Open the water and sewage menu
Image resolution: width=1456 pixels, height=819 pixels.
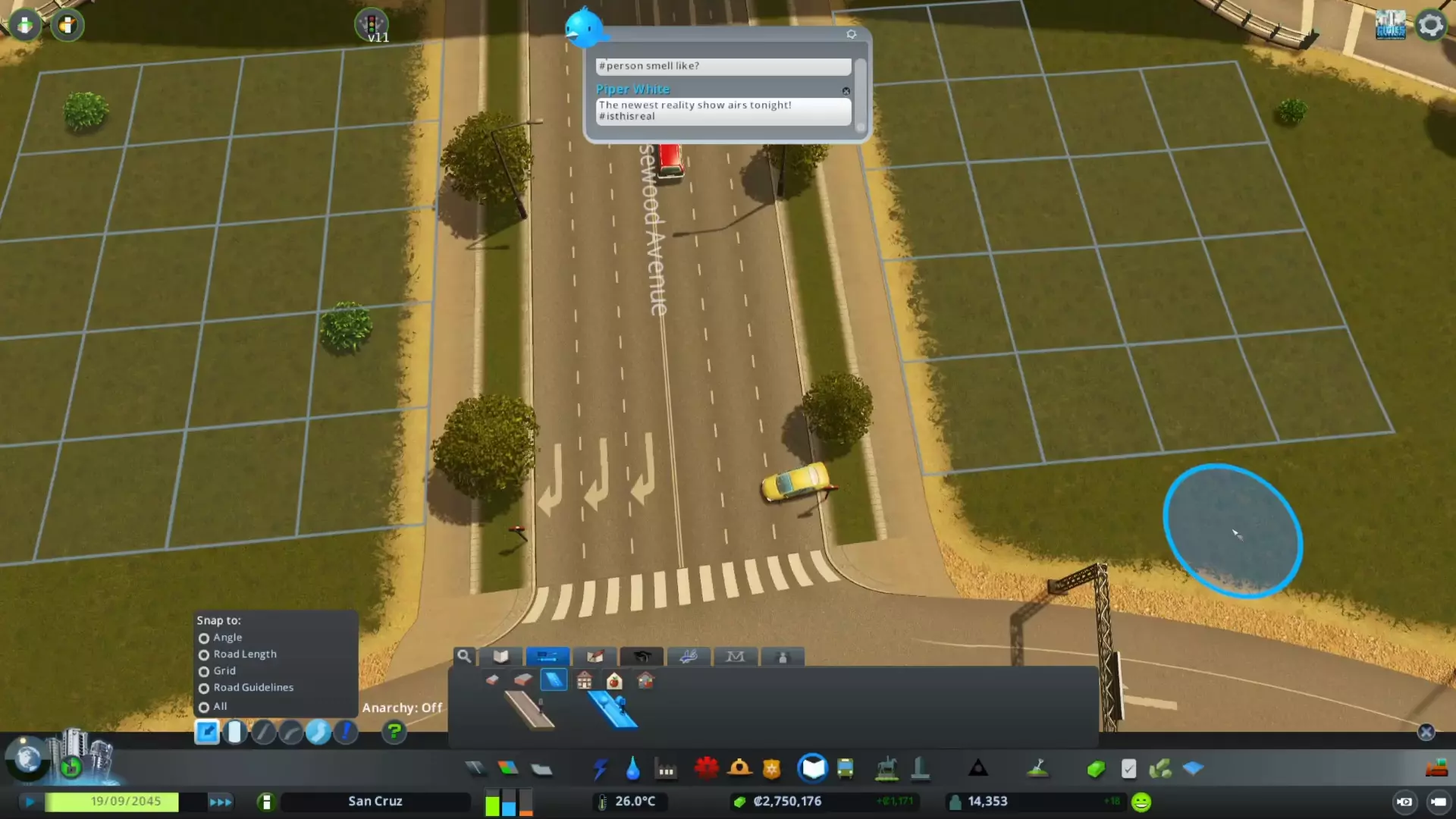[x=633, y=768]
